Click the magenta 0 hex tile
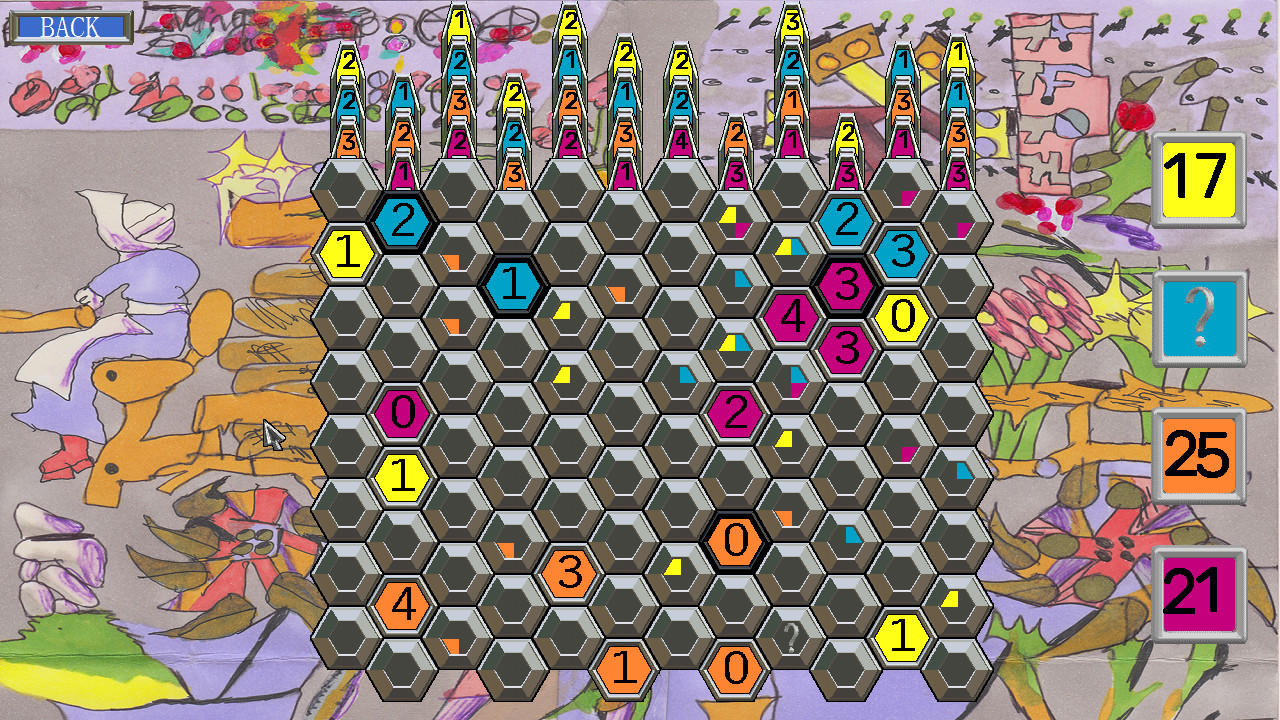 [401, 413]
